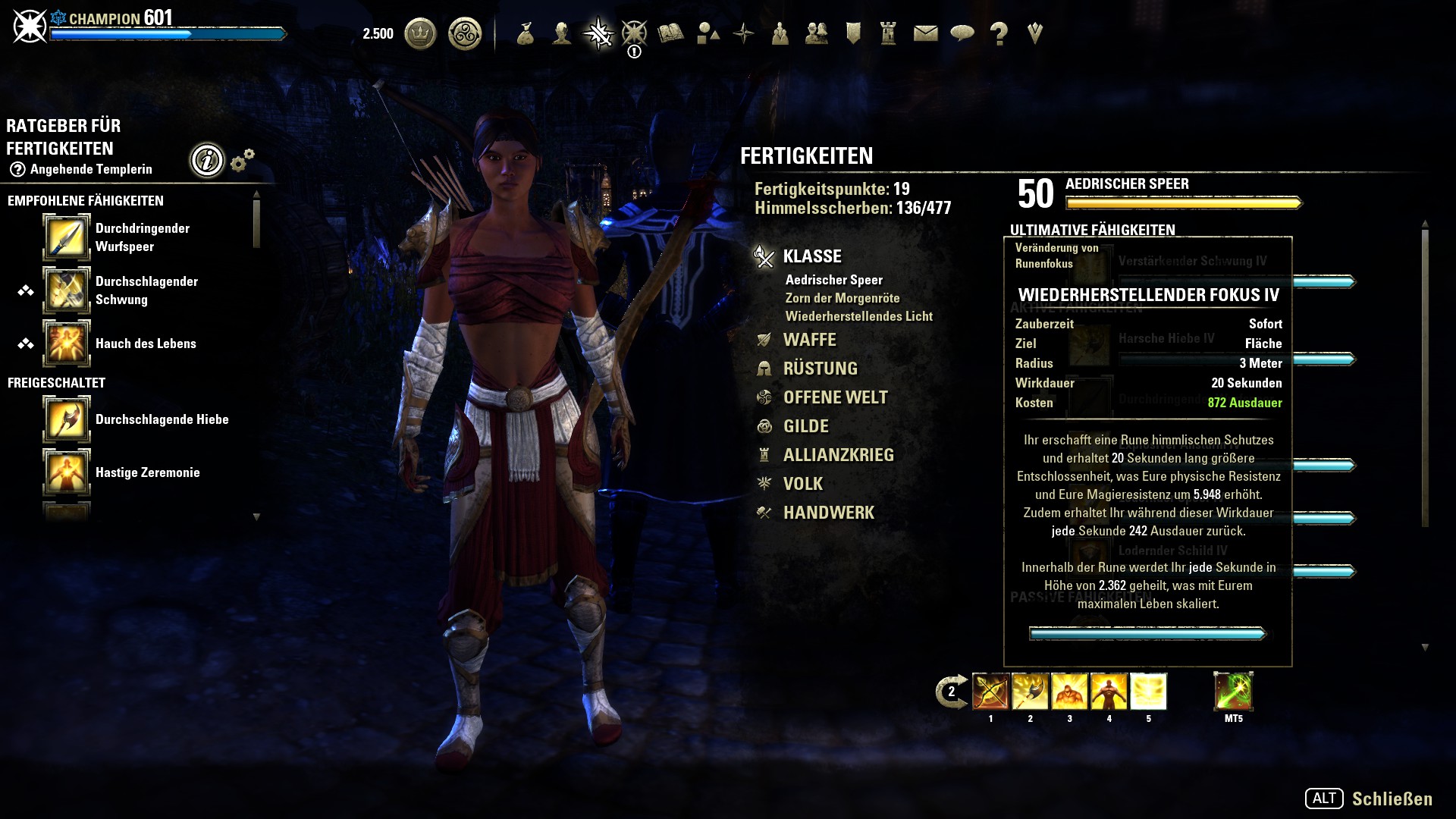This screenshot has height=819, width=1456.
Task: Open skill advisor settings gears
Action: pyautogui.click(x=242, y=160)
